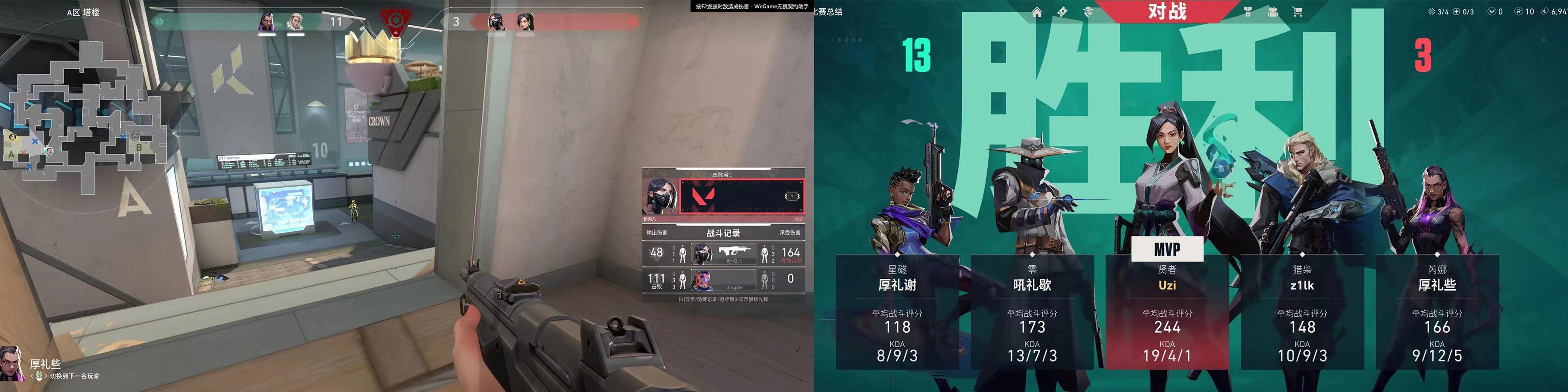The image size is (1568, 392).
Task: Select combat report row for dingdie
Action: [x=723, y=279]
